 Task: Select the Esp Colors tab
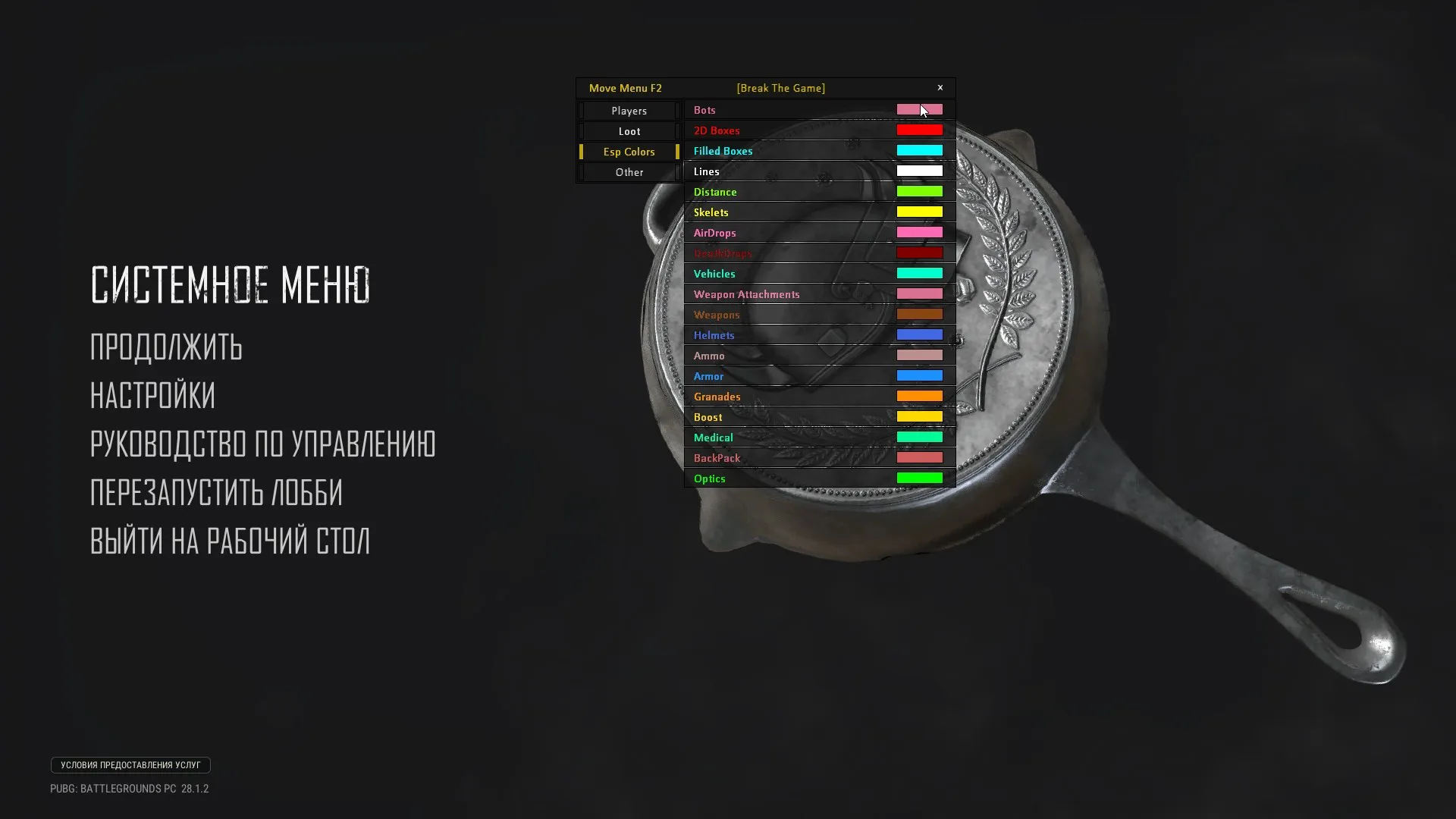[x=629, y=152]
